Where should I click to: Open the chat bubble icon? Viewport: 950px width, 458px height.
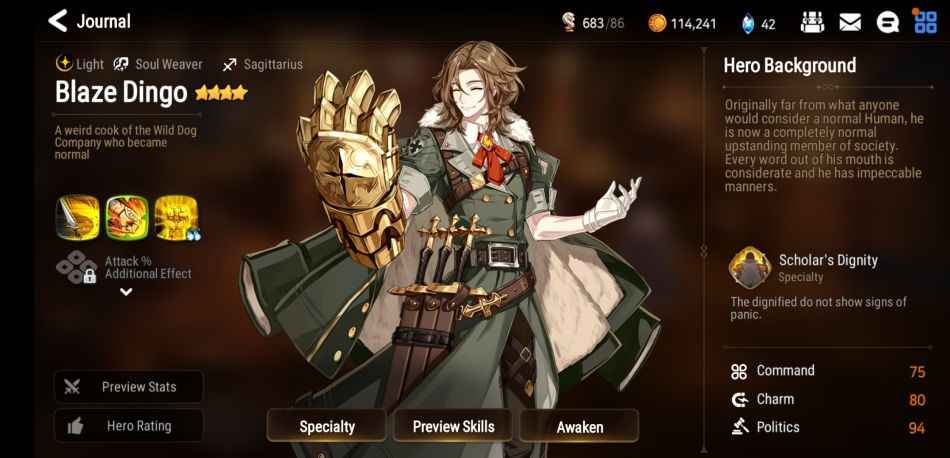click(887, 22)
